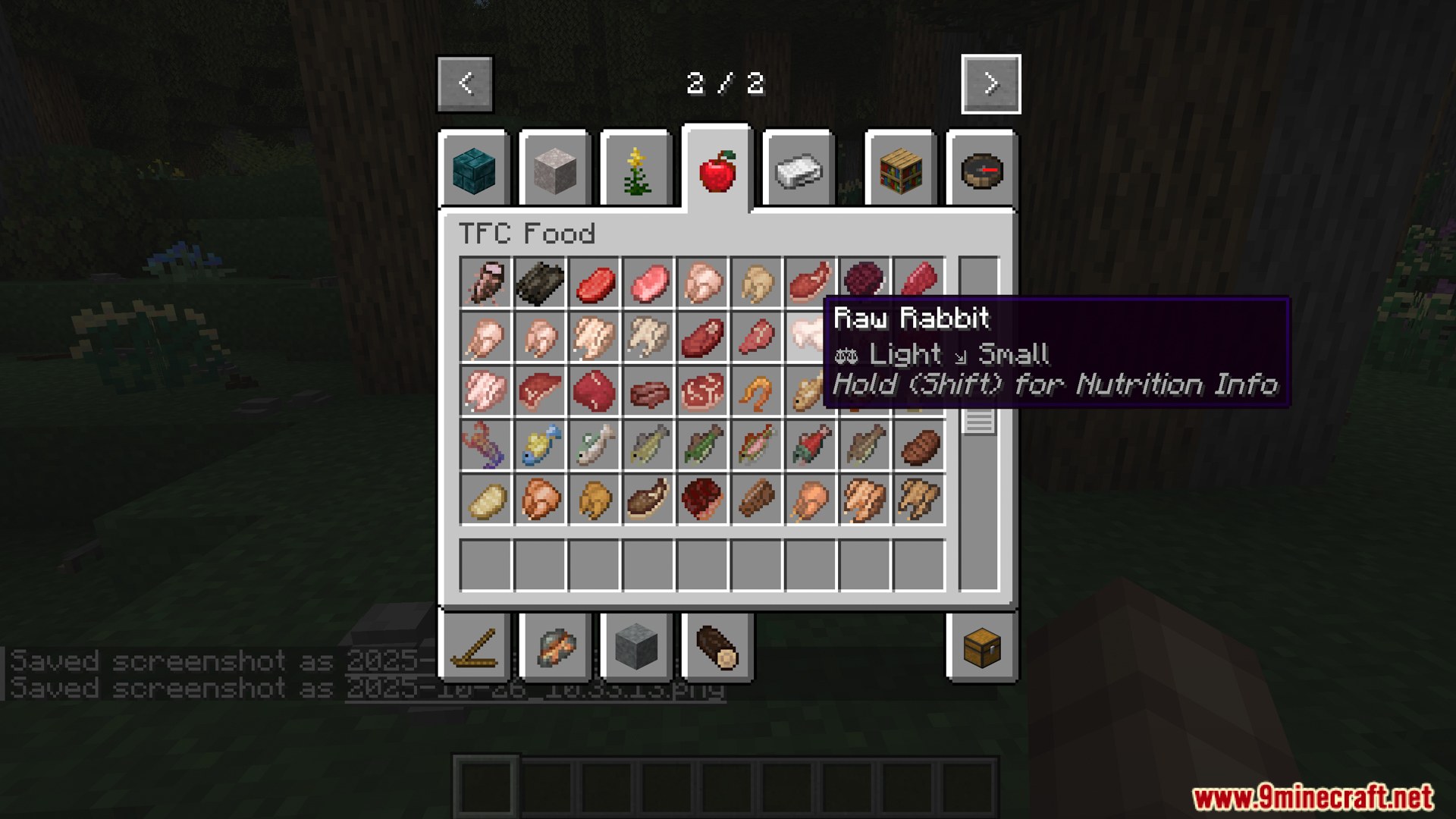The height and width of the screenshot is (819, 1456).
Task: Go to the next creative tab page
Action: pos(990,83)
